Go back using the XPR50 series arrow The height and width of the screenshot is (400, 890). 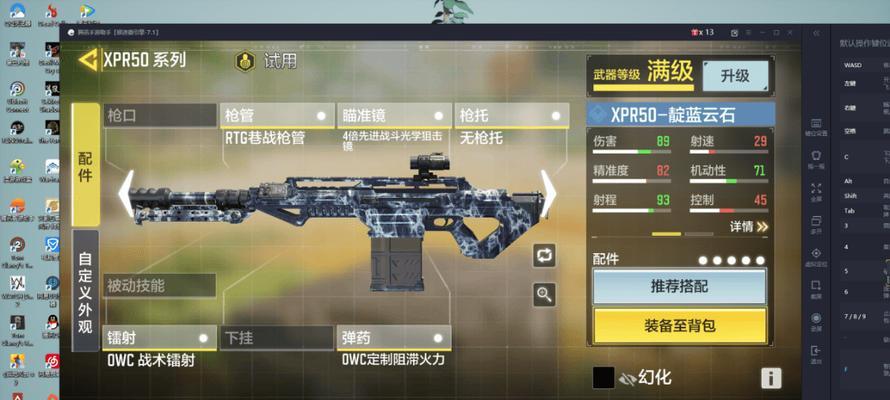tap(89, 60)
